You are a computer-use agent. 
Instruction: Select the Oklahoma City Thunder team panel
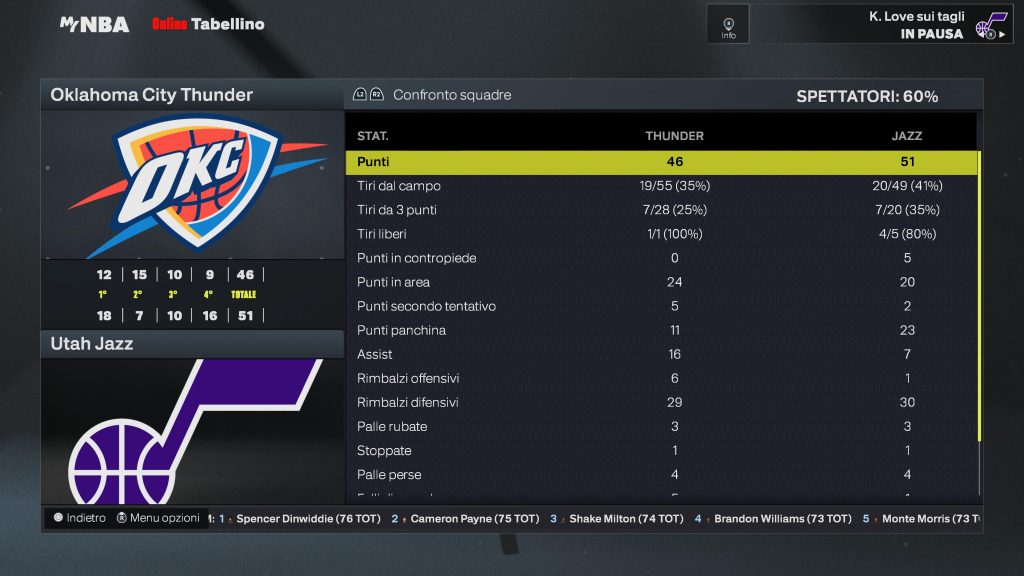(192, 95)
